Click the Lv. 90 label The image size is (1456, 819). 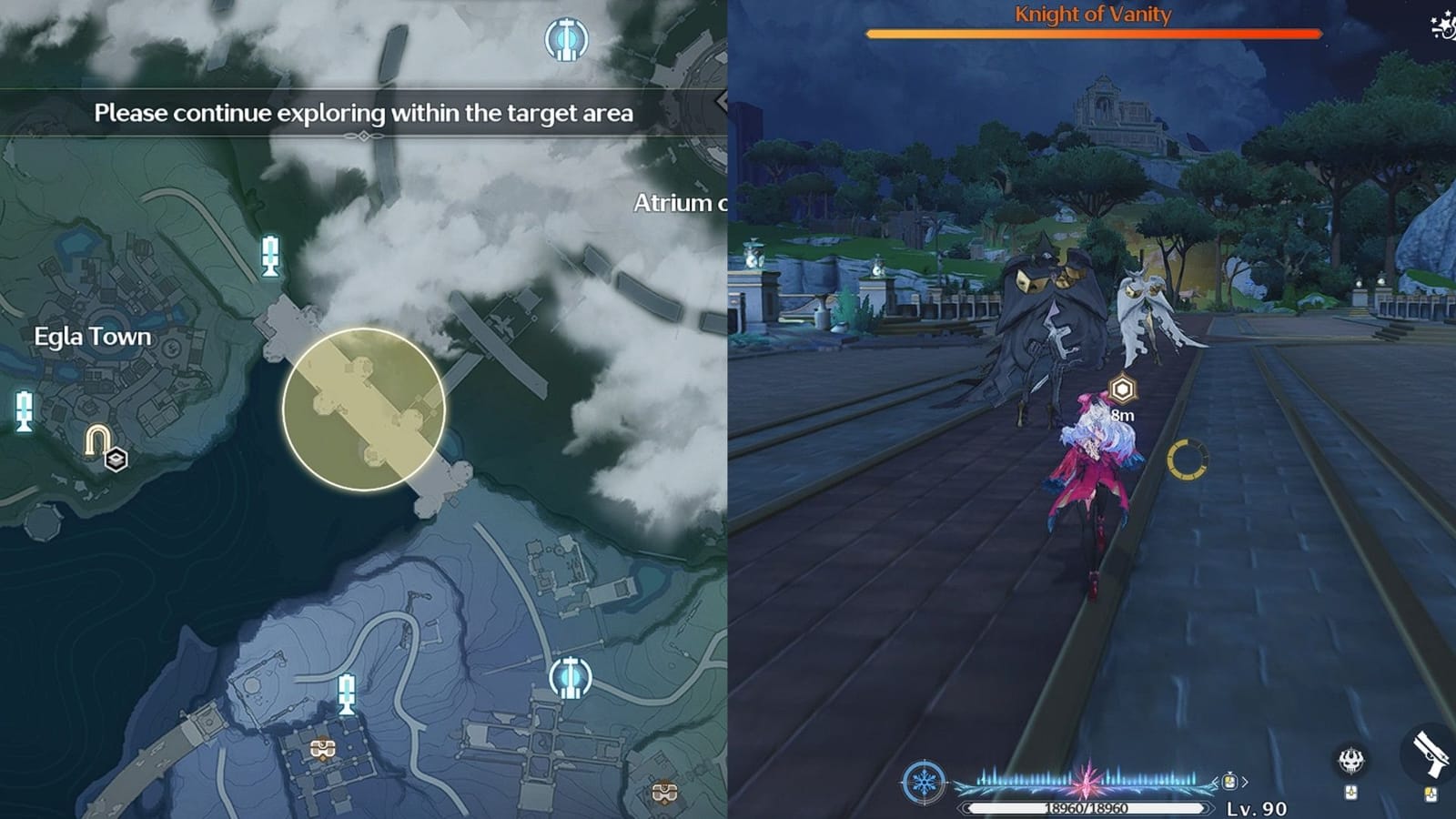[x=1260, y=808]
